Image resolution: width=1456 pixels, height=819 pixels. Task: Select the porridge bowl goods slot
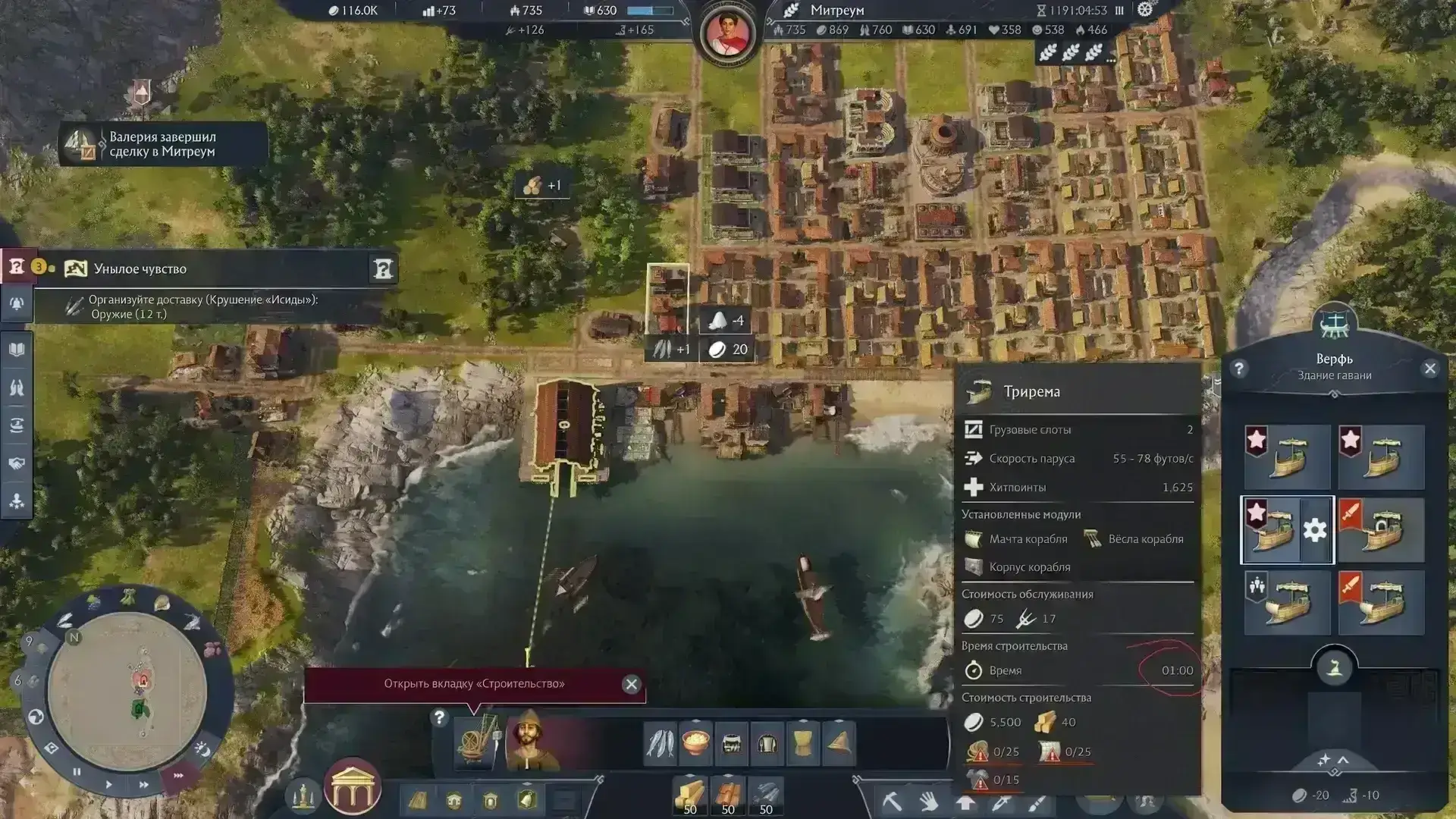click(695, 742)
